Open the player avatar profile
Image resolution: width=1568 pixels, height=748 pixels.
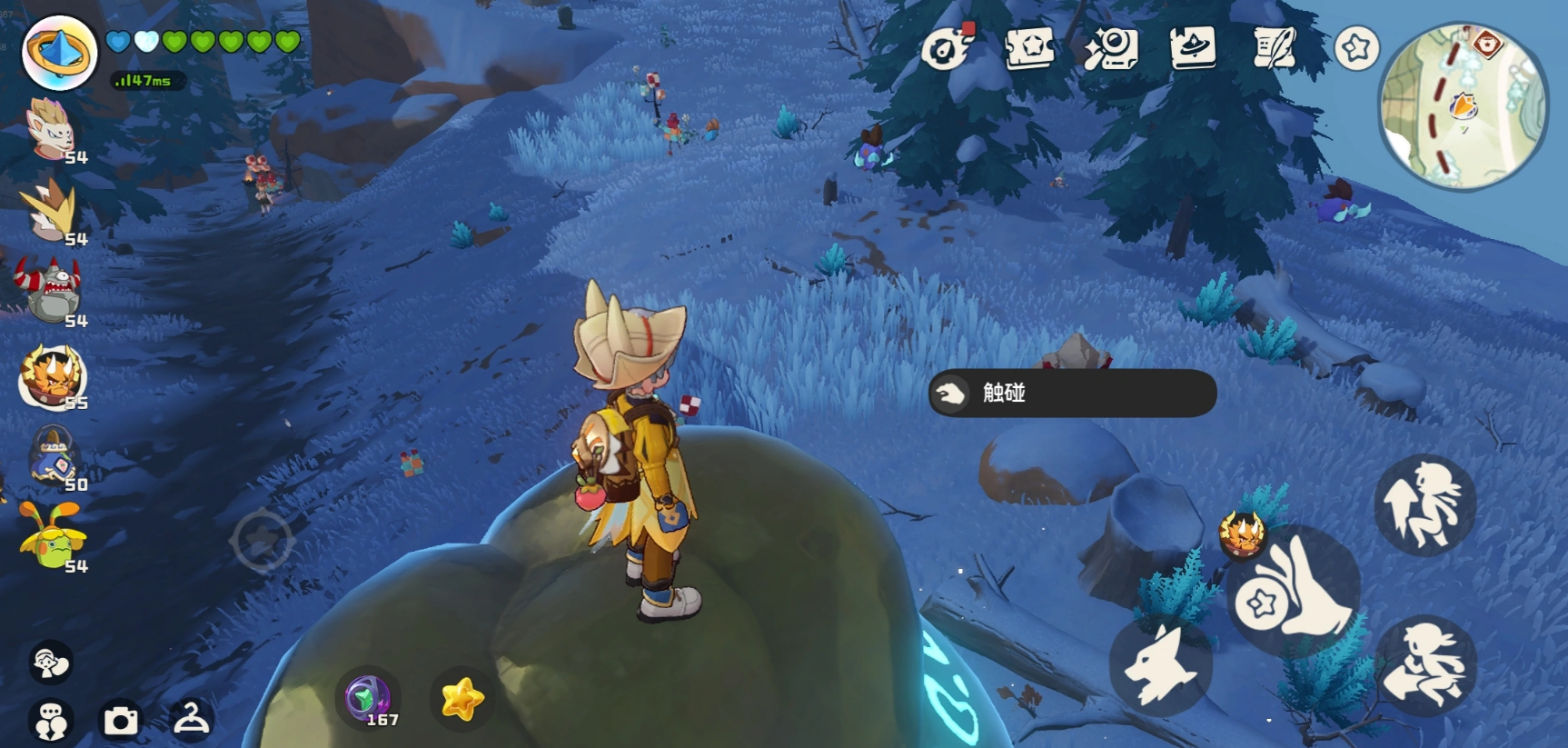point(59,53)
